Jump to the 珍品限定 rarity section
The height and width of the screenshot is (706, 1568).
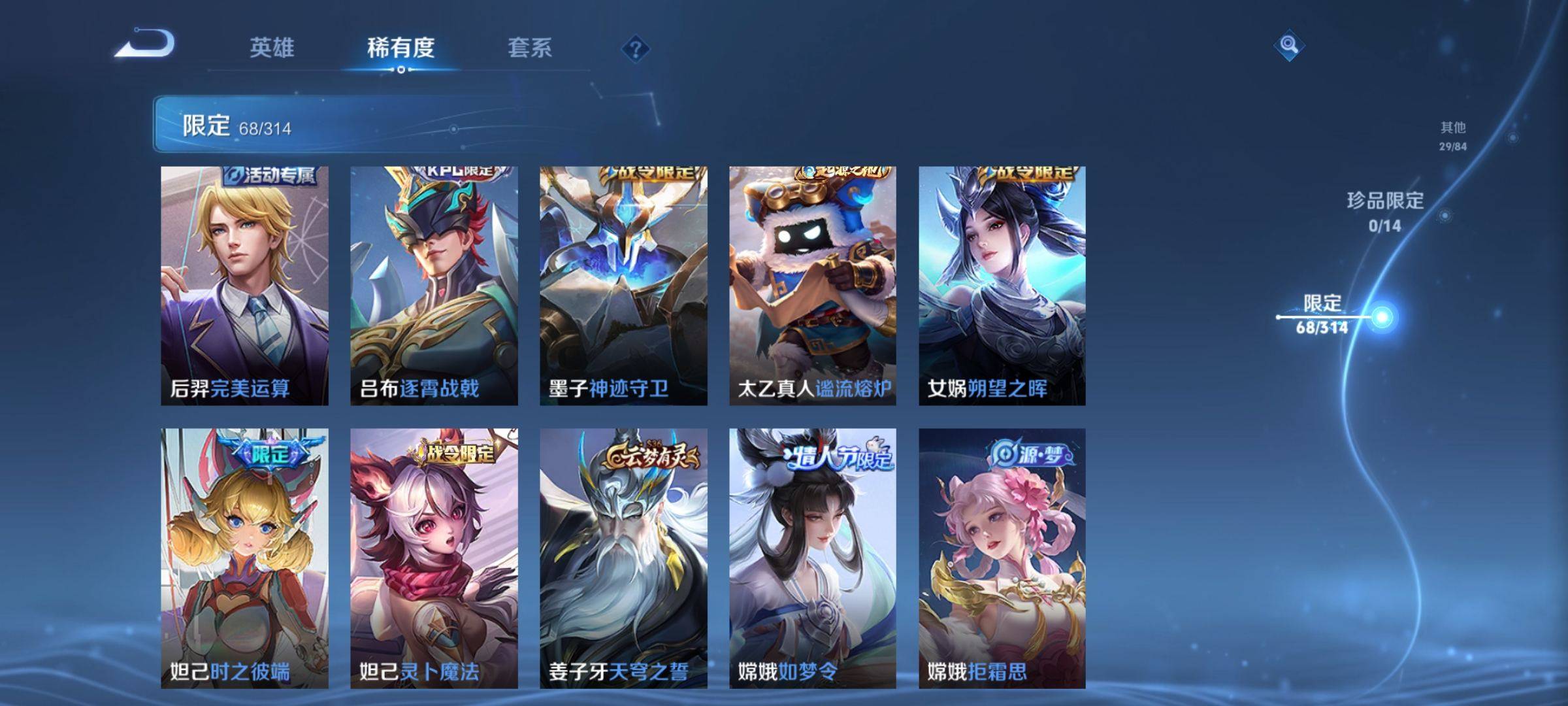click(x=1385, y=211)
